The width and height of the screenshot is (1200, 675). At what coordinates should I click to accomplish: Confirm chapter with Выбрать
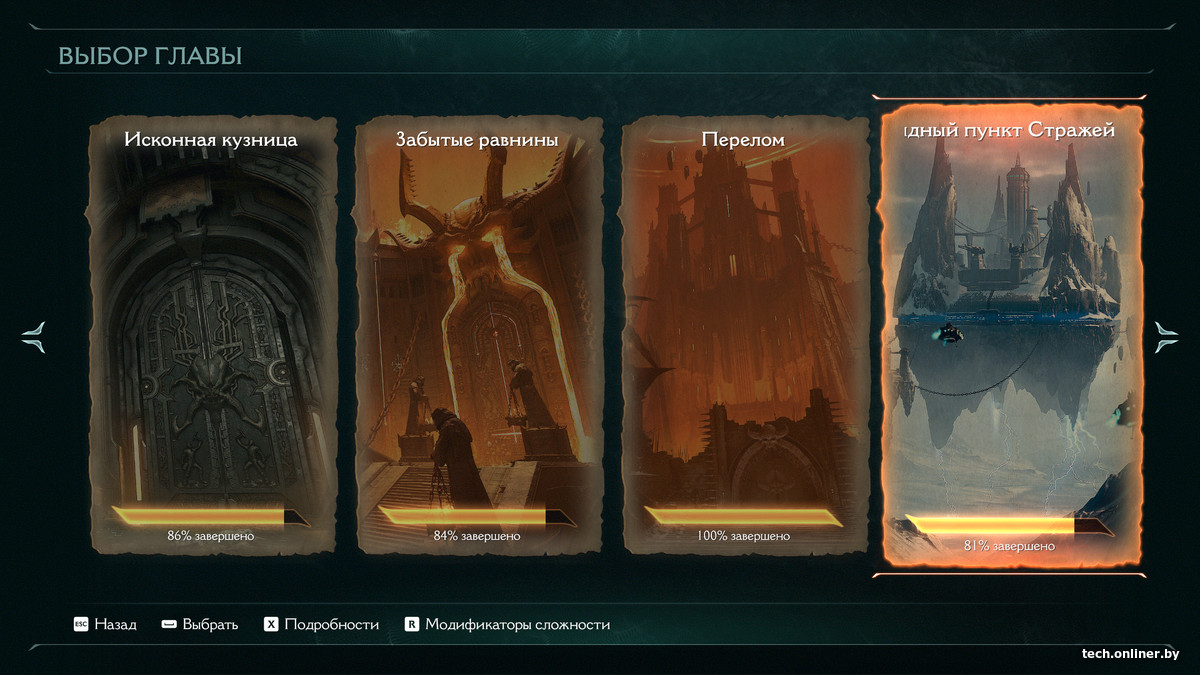tap(200, 625)
